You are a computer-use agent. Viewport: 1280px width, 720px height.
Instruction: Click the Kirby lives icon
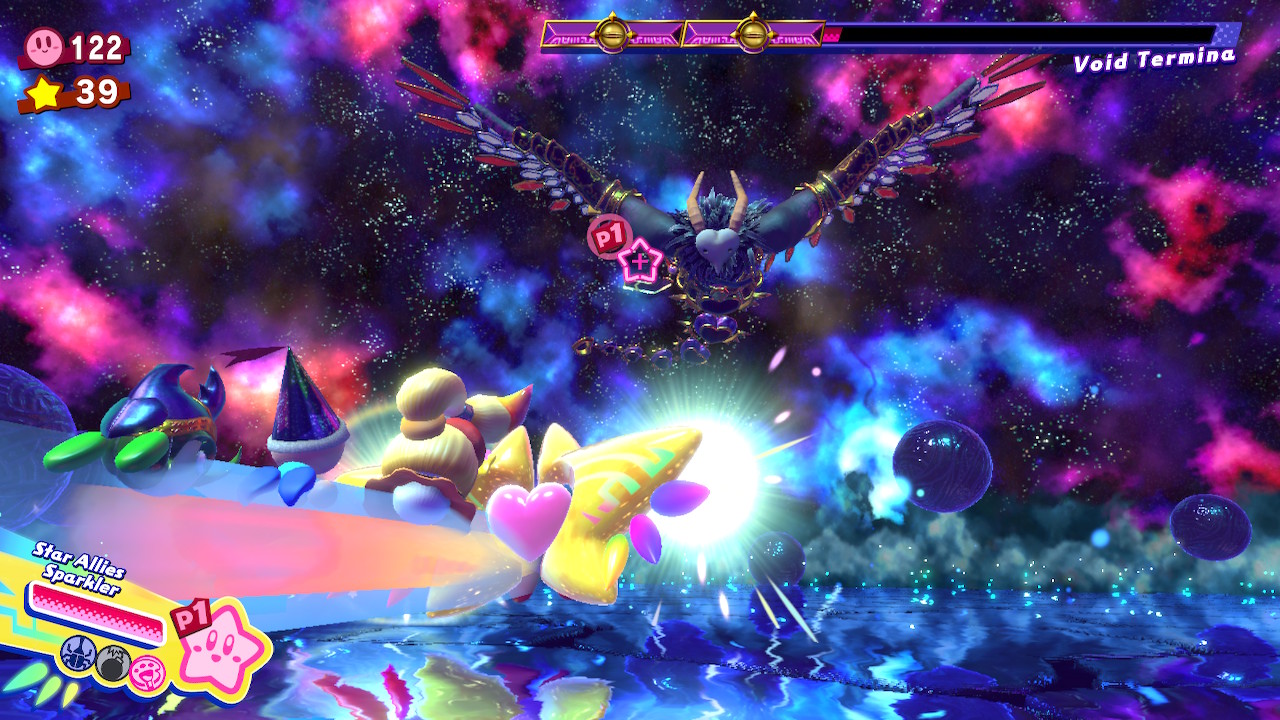click(44, 46)
